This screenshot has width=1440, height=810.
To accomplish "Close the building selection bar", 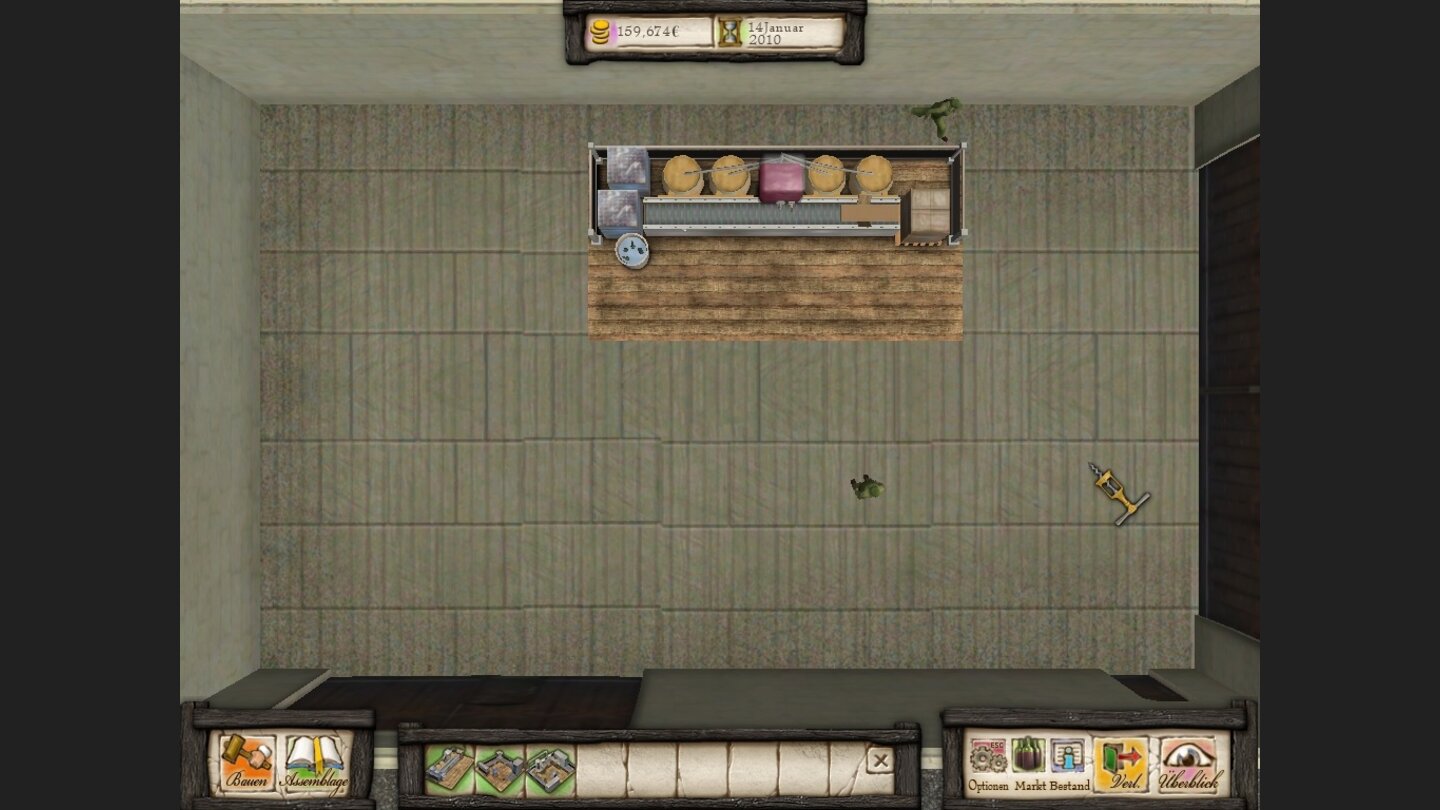I will 879,761.
